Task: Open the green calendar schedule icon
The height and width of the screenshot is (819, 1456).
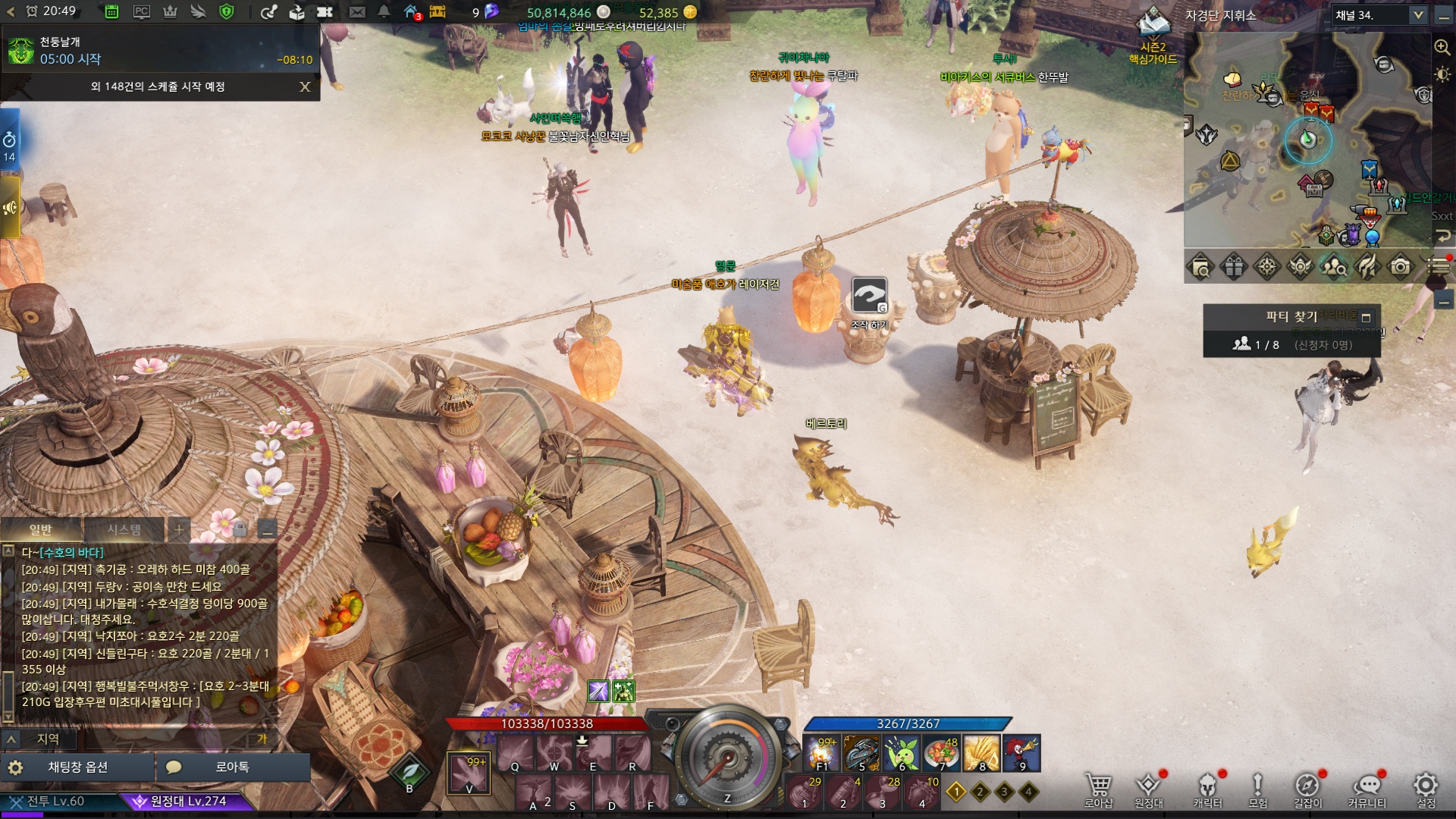Action: (x=111, y=11)
